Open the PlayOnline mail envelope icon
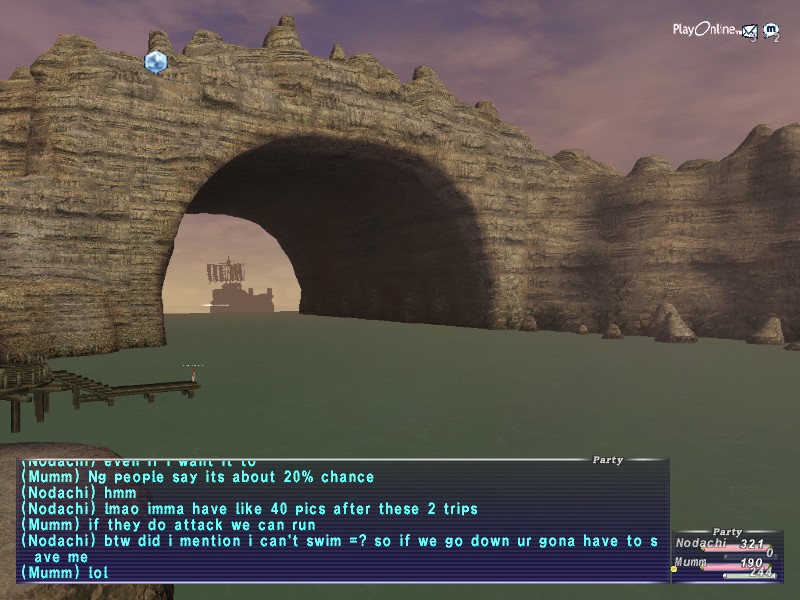Image resolution: width=800 pixels, height=600 pixels. click(748, 31)
